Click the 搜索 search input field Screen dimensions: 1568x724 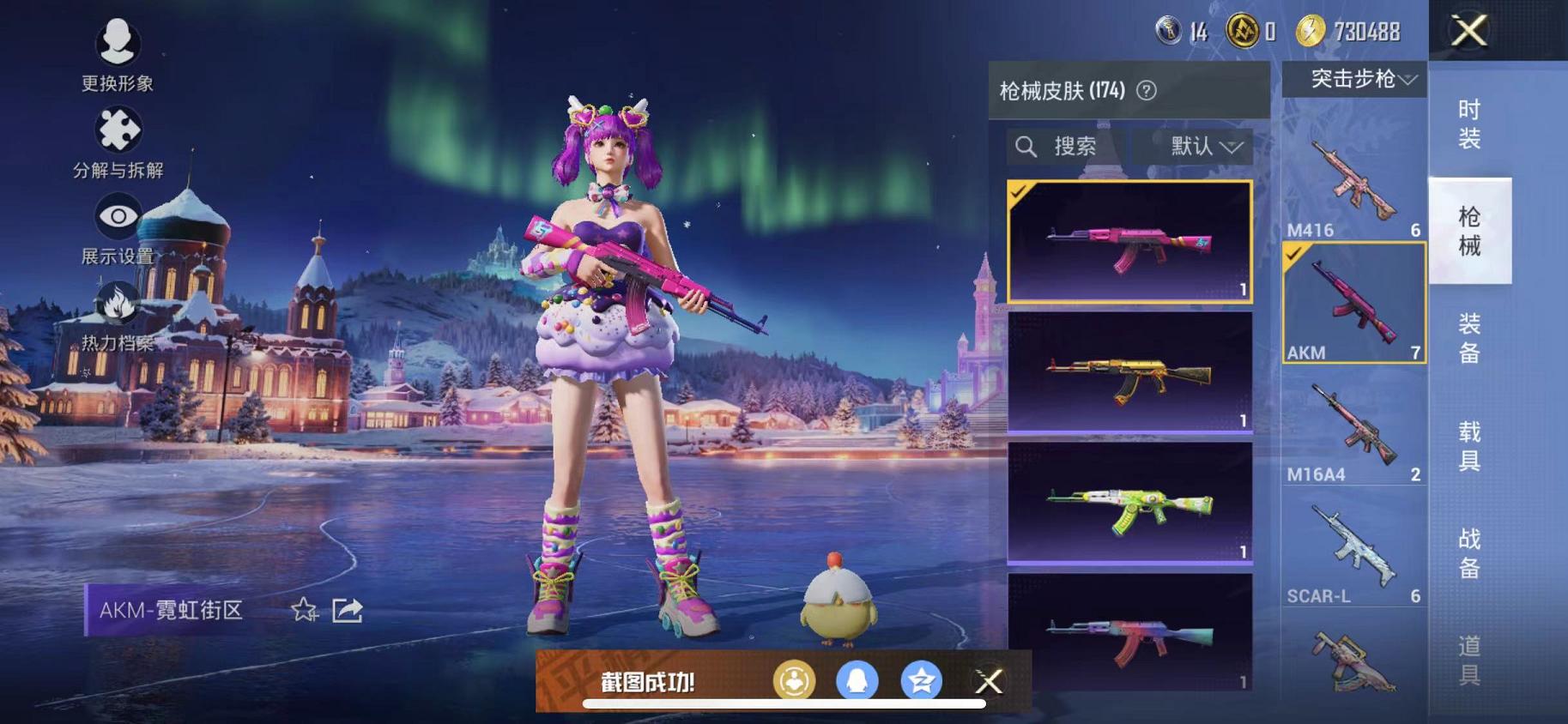tap(1073, 147)
